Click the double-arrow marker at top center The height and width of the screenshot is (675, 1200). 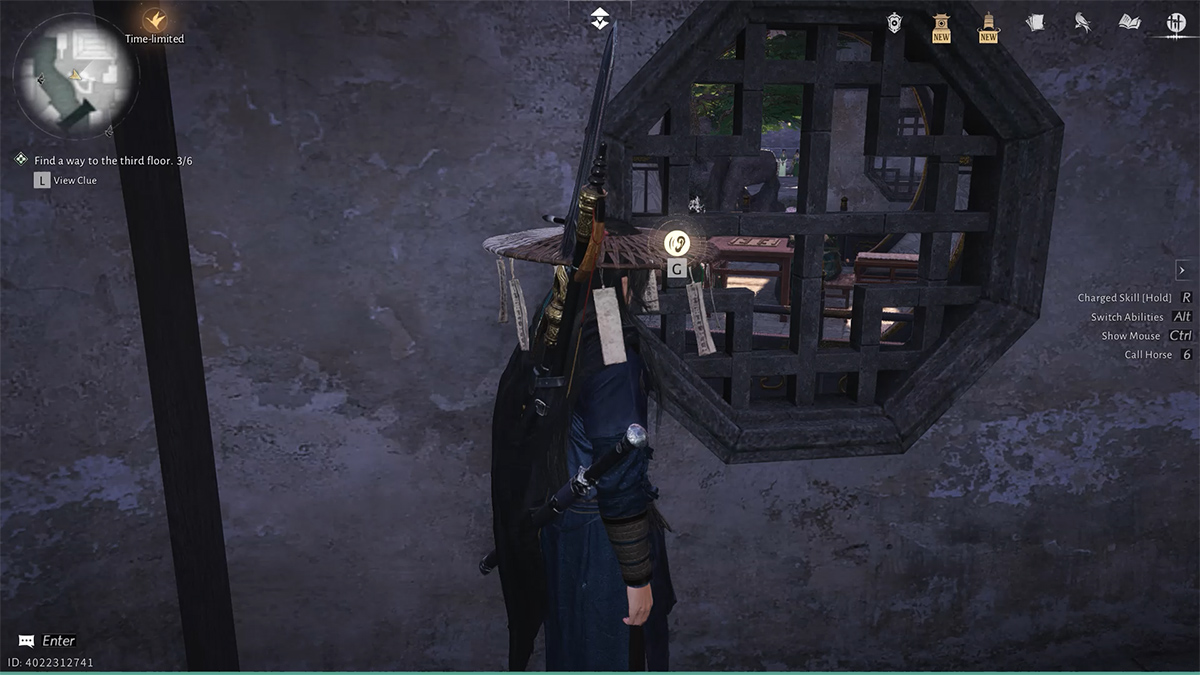(599, 18)
